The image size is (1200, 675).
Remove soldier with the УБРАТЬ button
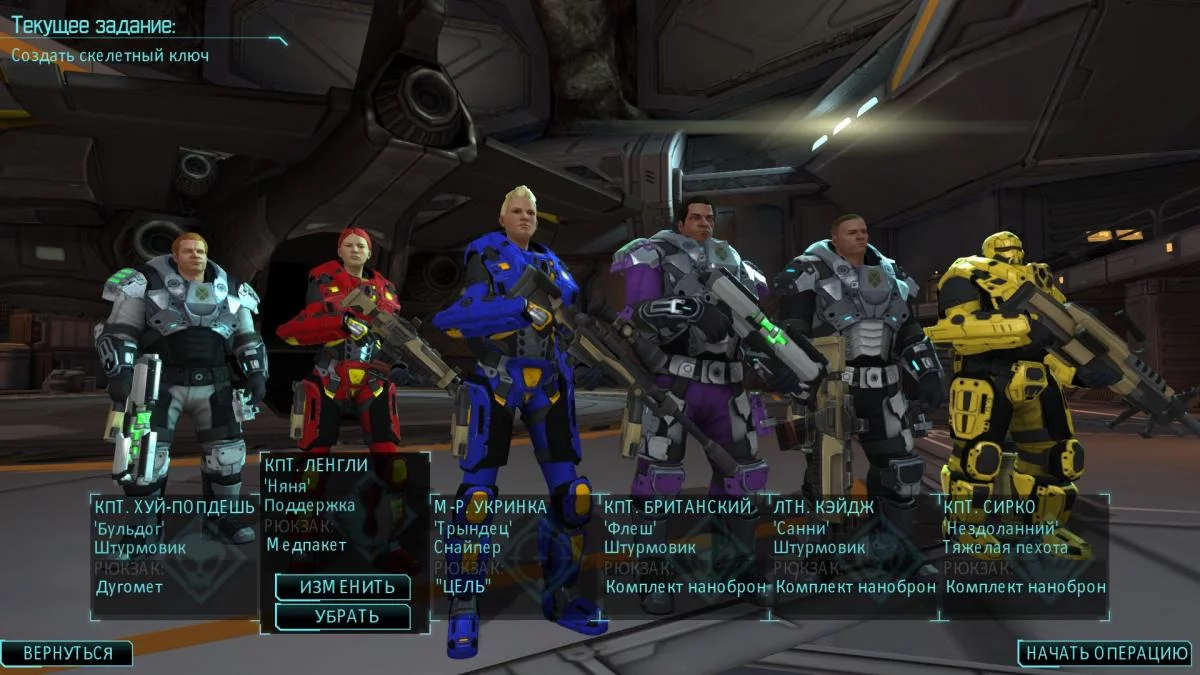tap(342, 616)
